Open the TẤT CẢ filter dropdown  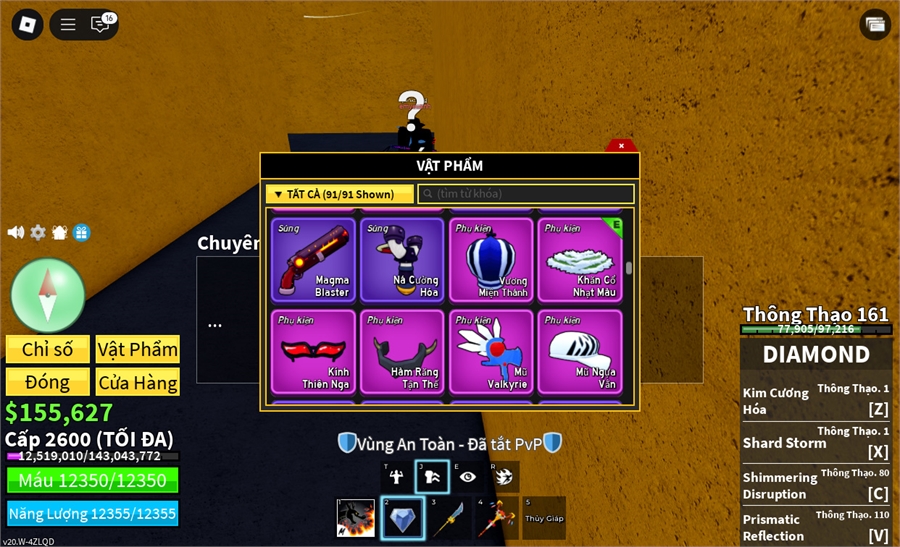click(339, 194)
